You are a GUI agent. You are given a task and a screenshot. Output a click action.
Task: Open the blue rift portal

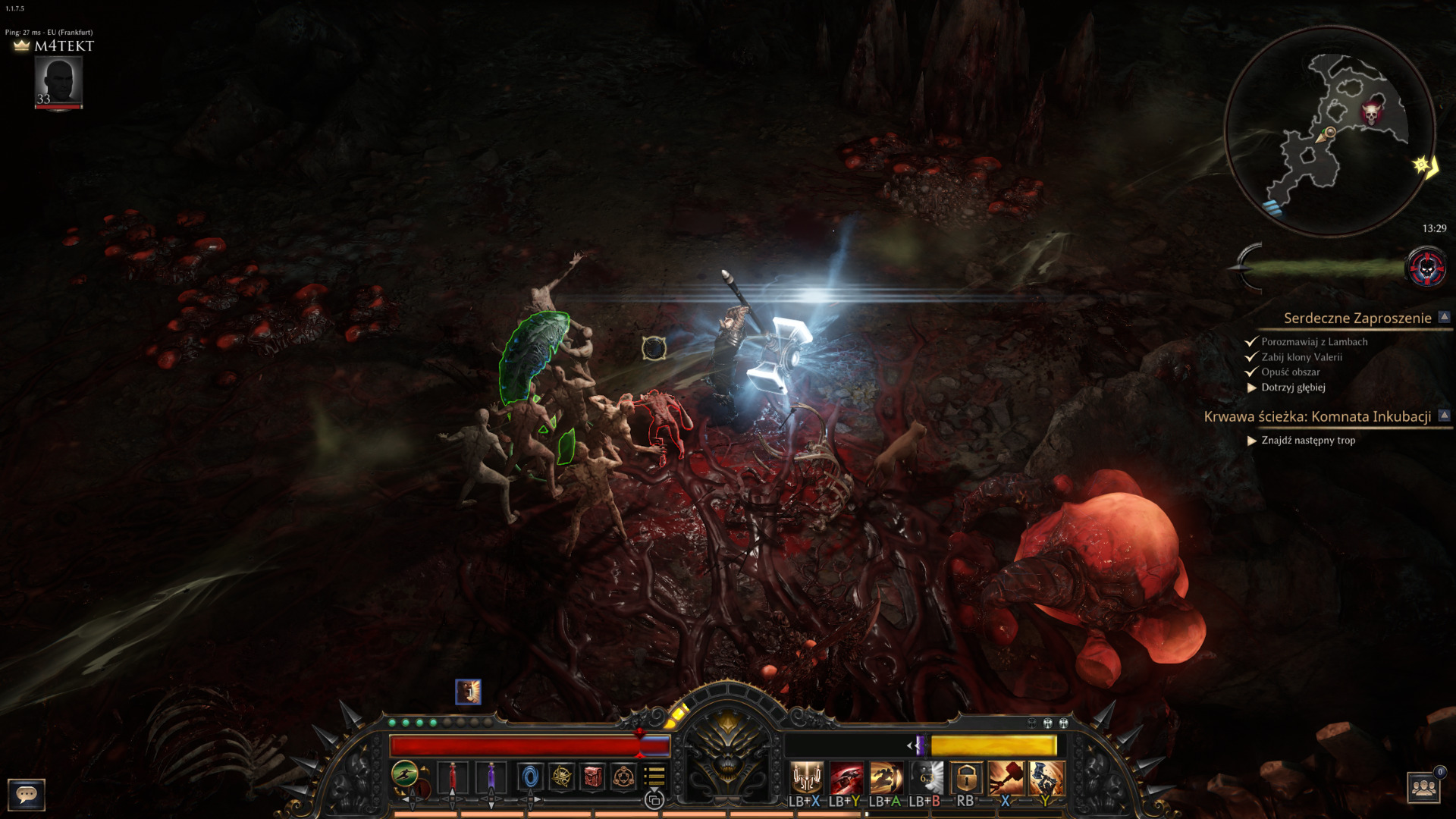[530, 777]
